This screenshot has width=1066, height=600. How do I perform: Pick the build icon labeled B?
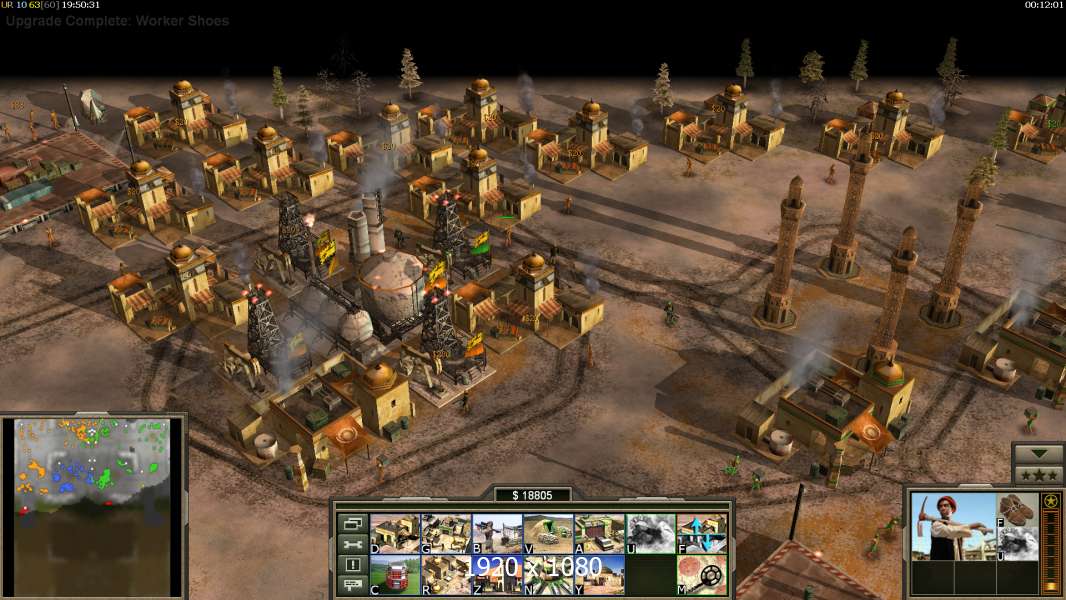[497, 534]
